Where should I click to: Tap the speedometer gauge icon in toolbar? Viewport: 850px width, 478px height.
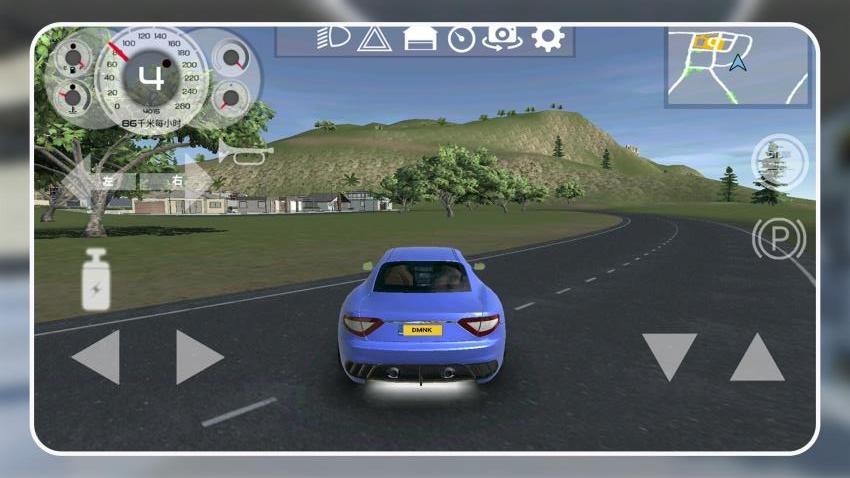click(x=461, y=39)
